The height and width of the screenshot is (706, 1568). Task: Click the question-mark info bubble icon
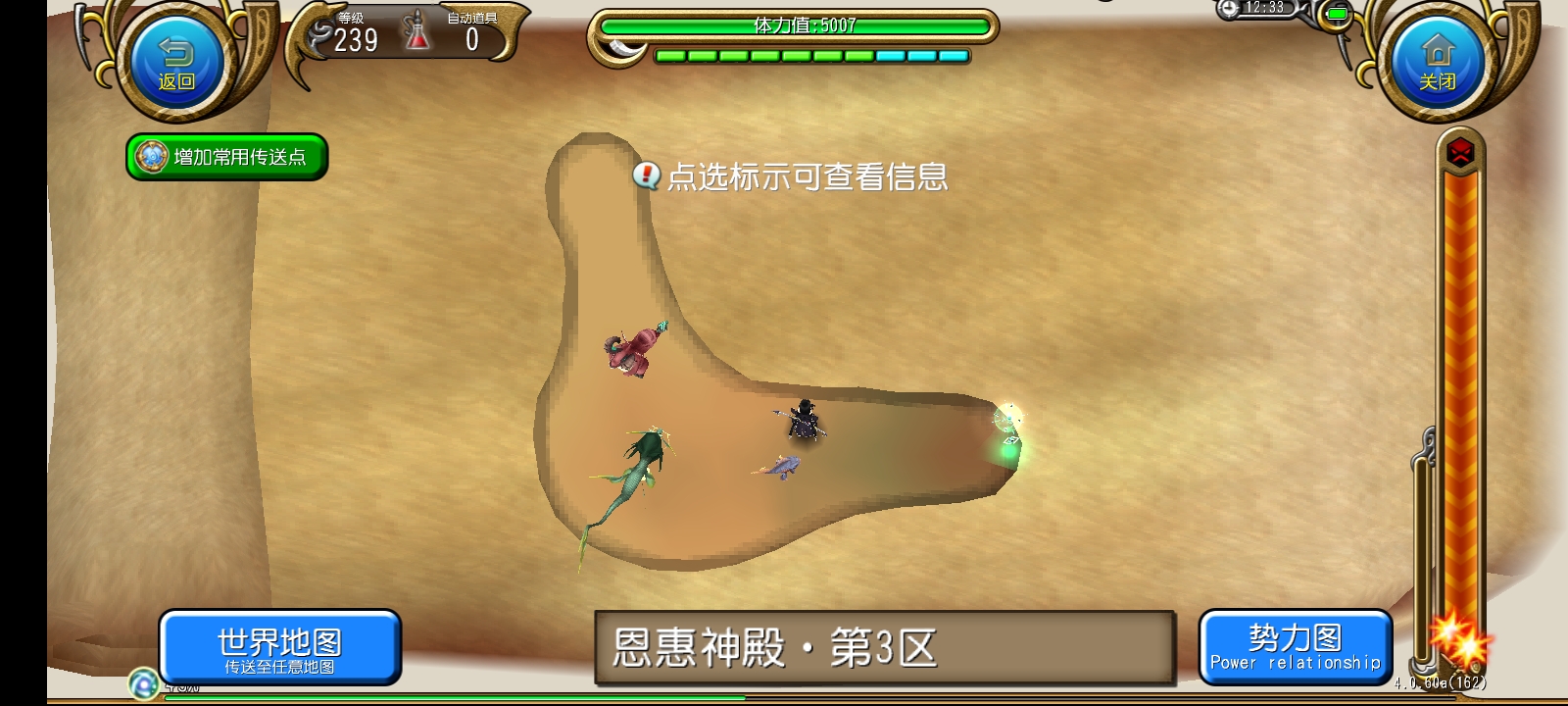point(648,176)
